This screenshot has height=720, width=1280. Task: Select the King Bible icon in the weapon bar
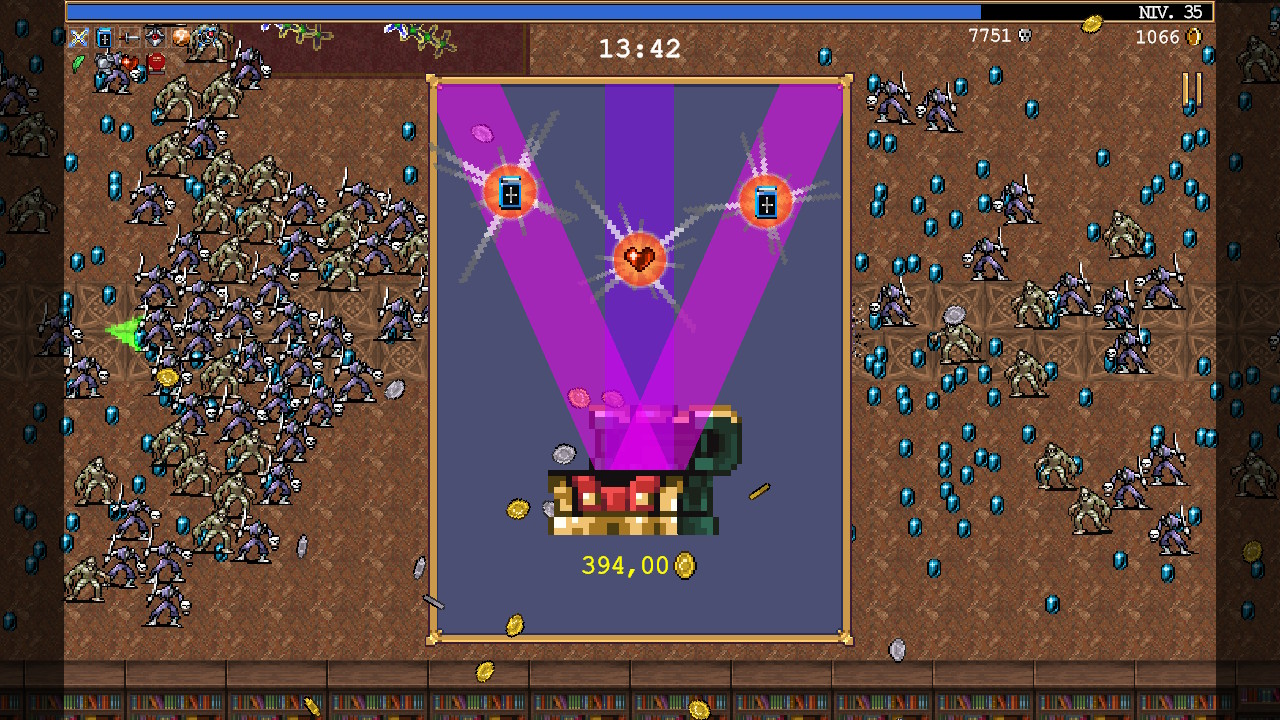coord(104,38)
